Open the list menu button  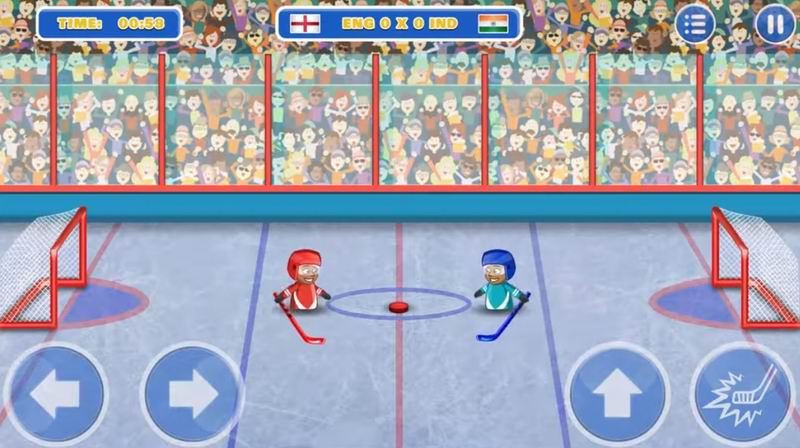[696, 24]
